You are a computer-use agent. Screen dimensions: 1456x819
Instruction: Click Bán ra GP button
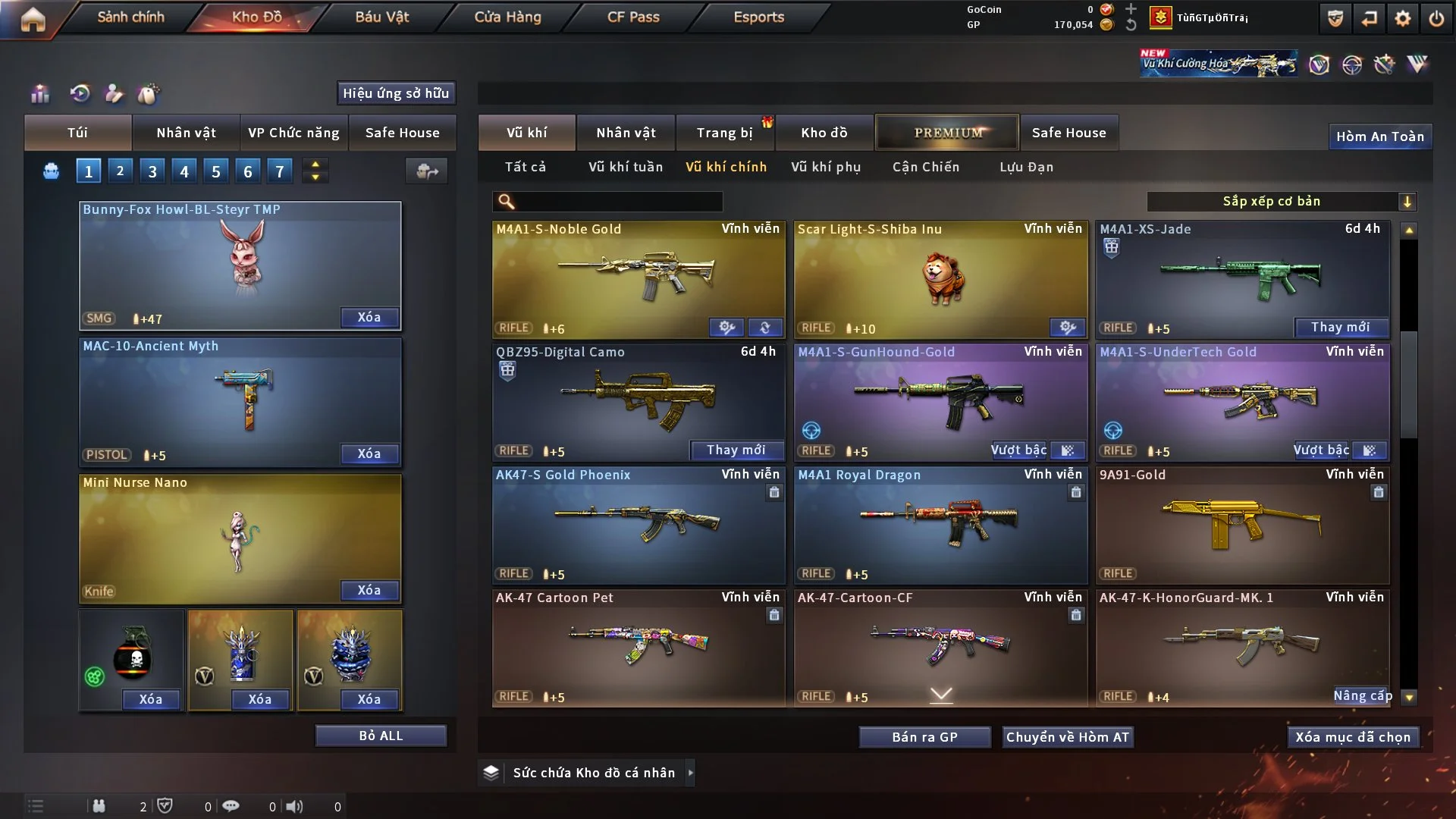(924, 737)
